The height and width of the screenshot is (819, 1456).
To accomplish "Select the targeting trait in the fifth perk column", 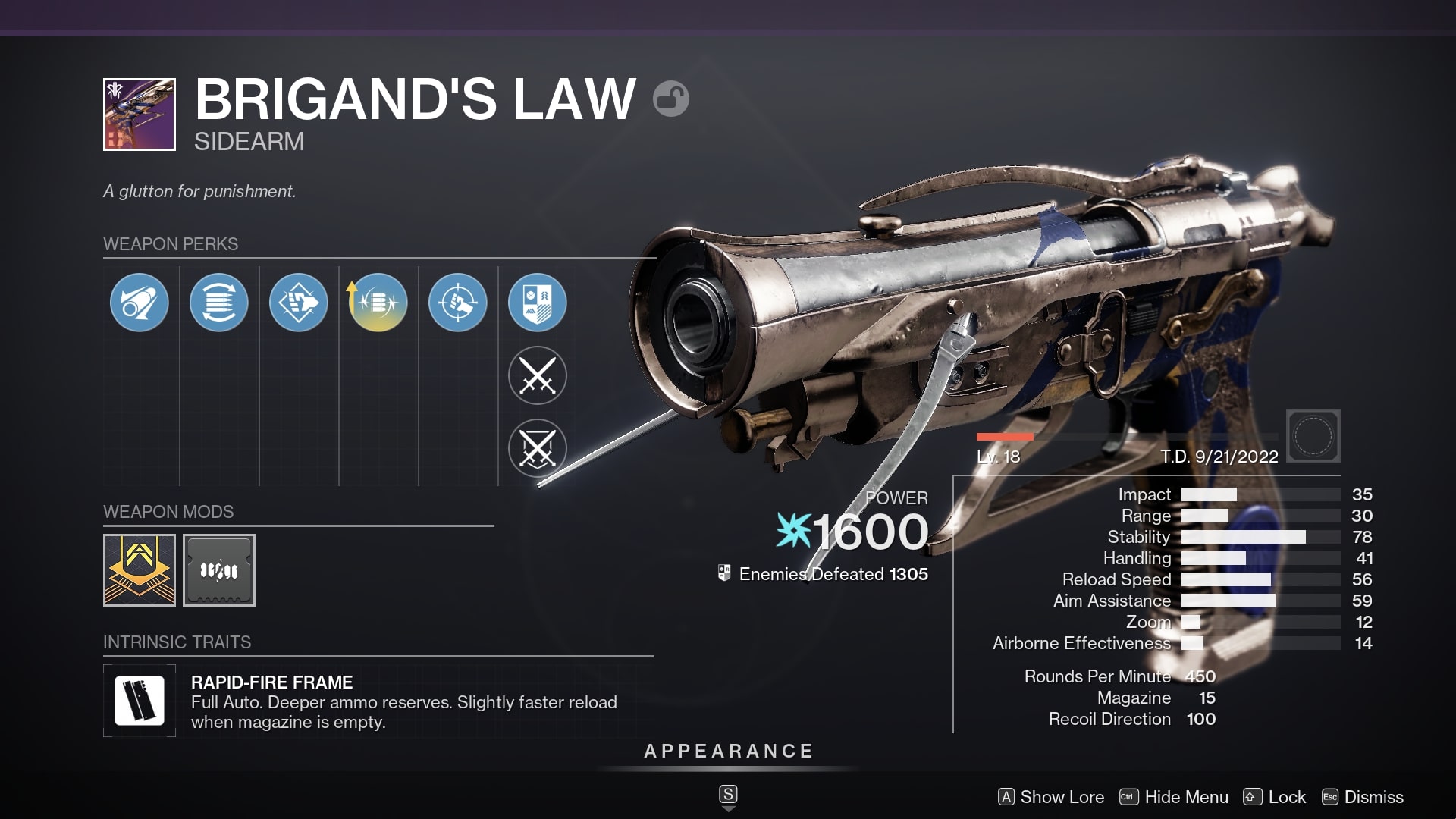I will 457,302.
